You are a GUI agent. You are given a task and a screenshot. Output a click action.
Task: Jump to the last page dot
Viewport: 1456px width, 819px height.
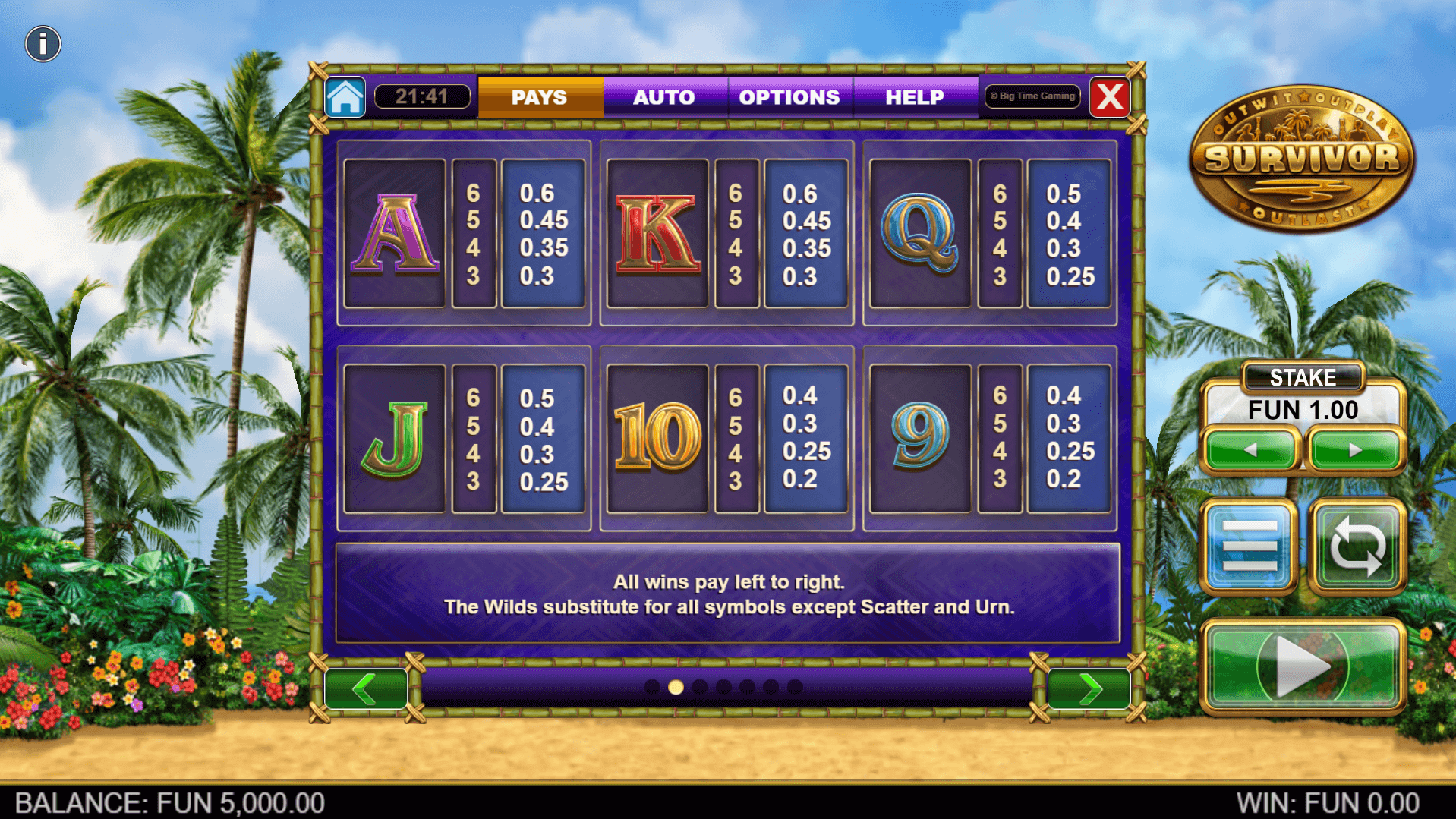click(x=795, y=687)
